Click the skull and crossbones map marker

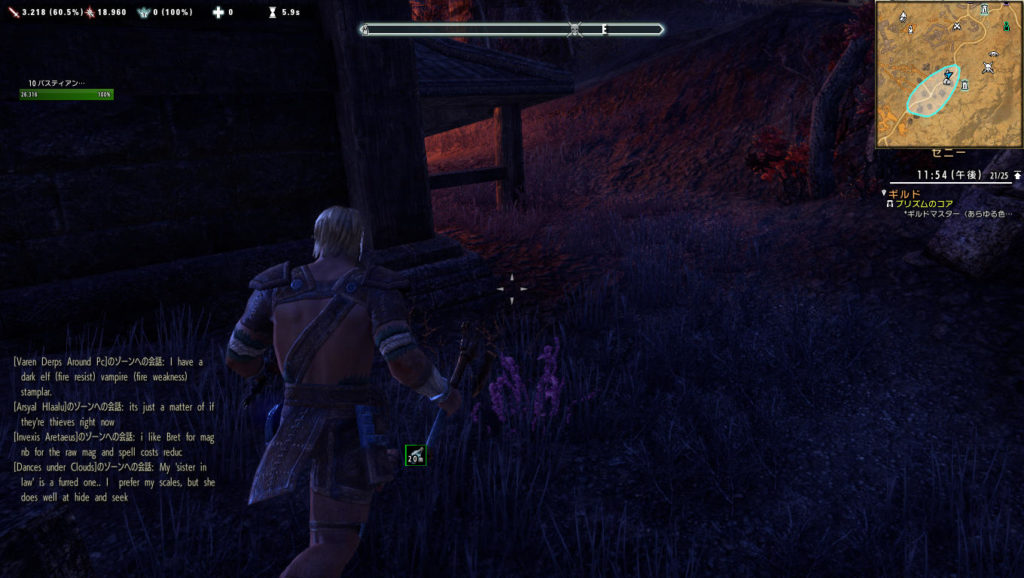tap(988, 68)
